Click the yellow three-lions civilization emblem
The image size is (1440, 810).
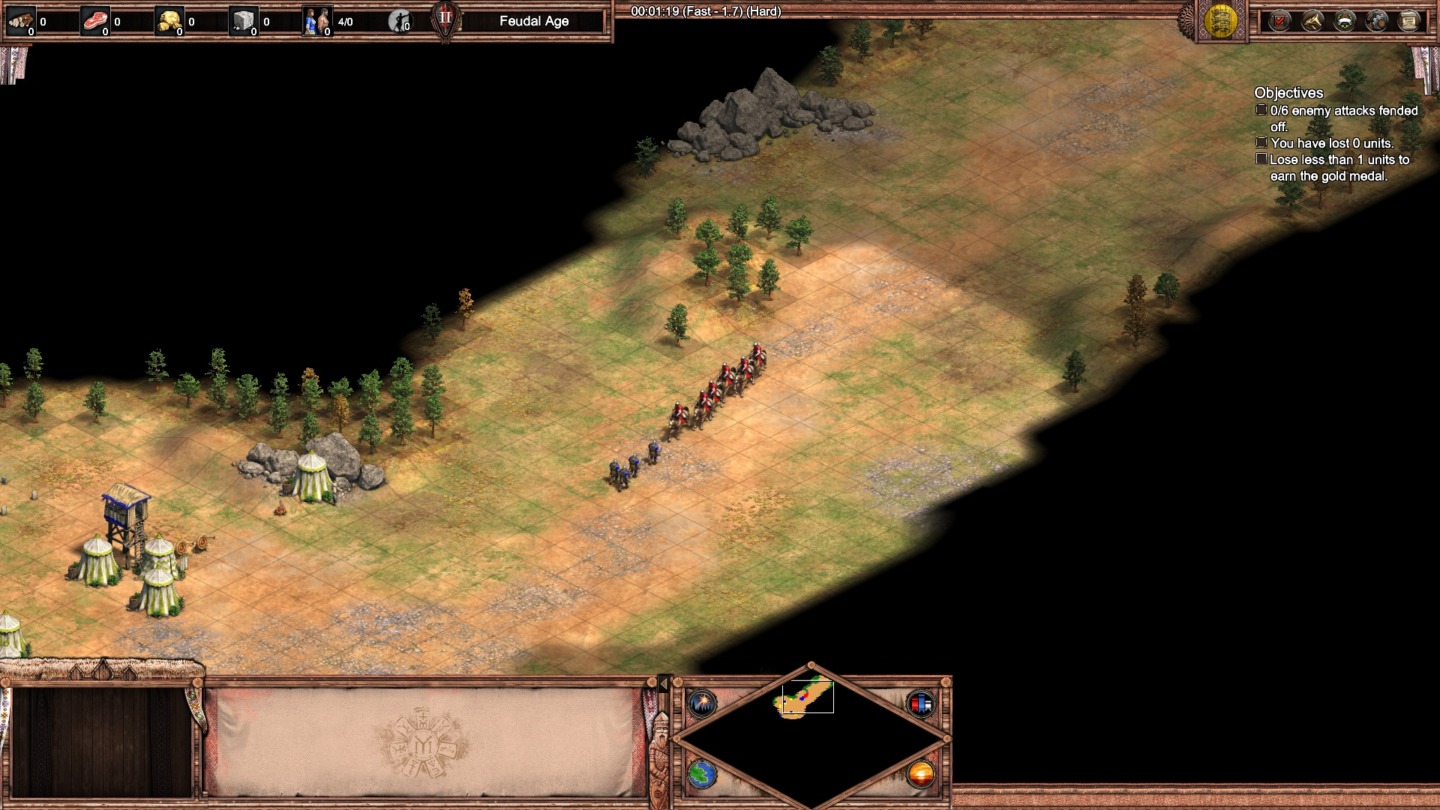[1220, 21]
